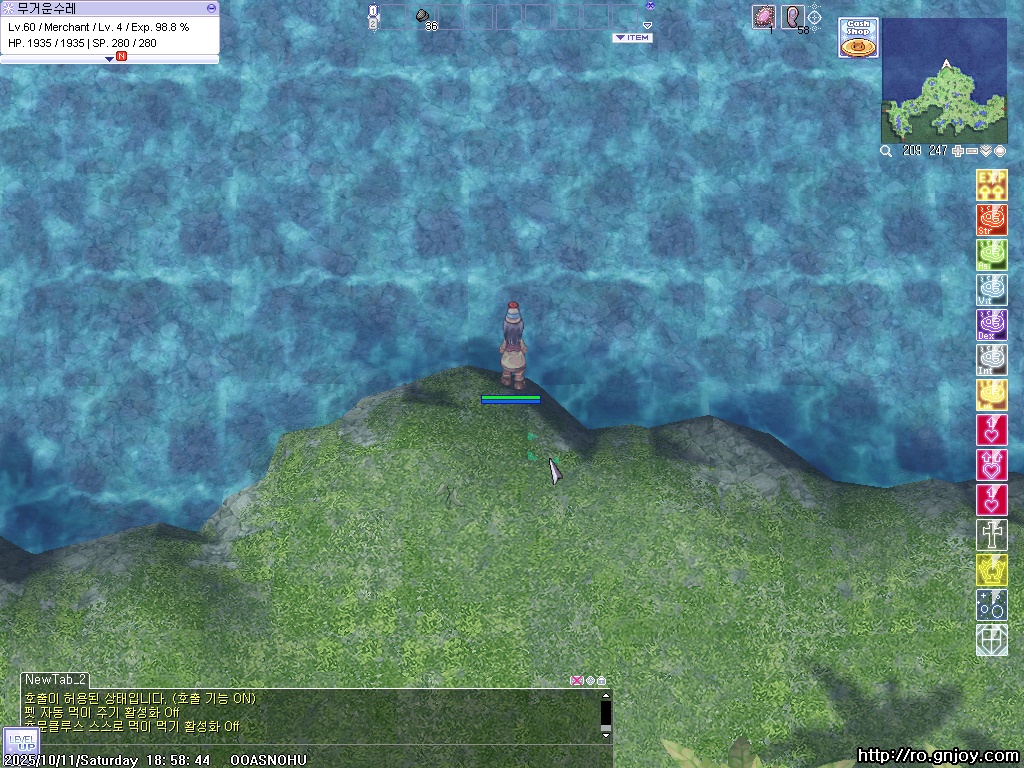Click the cross status icon
Viewport: 1024px width, 768px height.
pyautogui.click(x=991, y=535)
